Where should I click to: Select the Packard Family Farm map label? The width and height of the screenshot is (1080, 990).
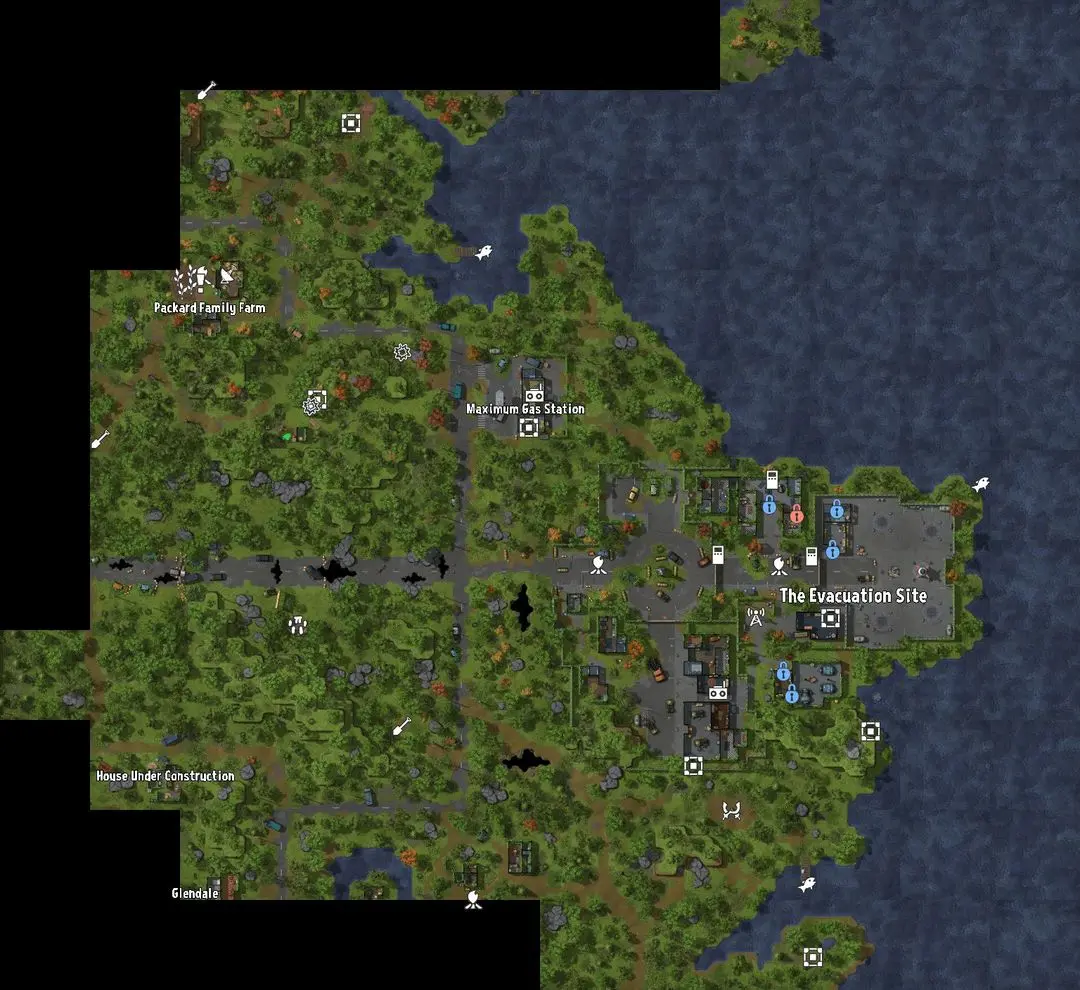point(210,308)
